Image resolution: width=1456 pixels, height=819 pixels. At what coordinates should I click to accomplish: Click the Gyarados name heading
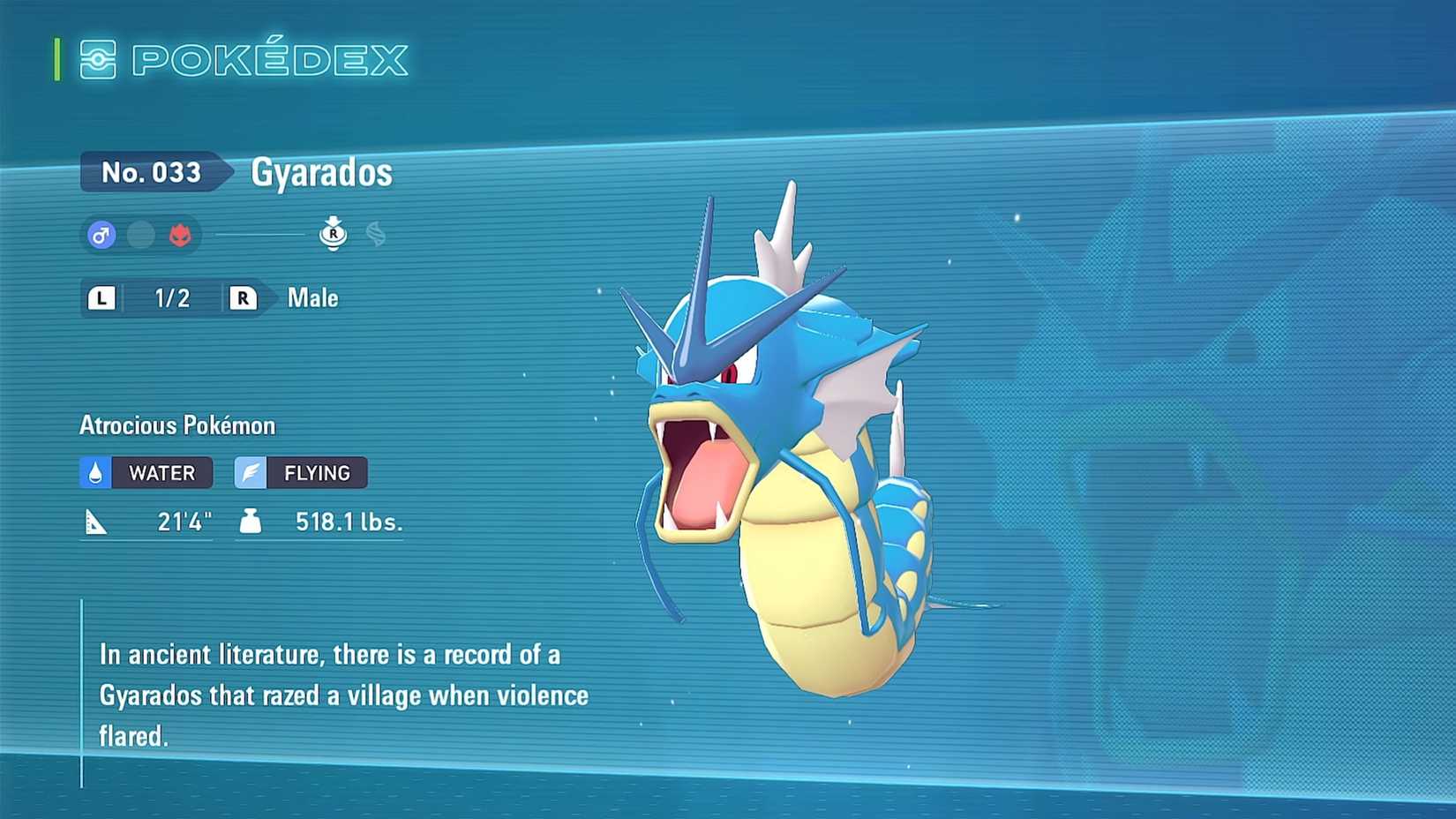pyautogui.click(x=319, y=172)
